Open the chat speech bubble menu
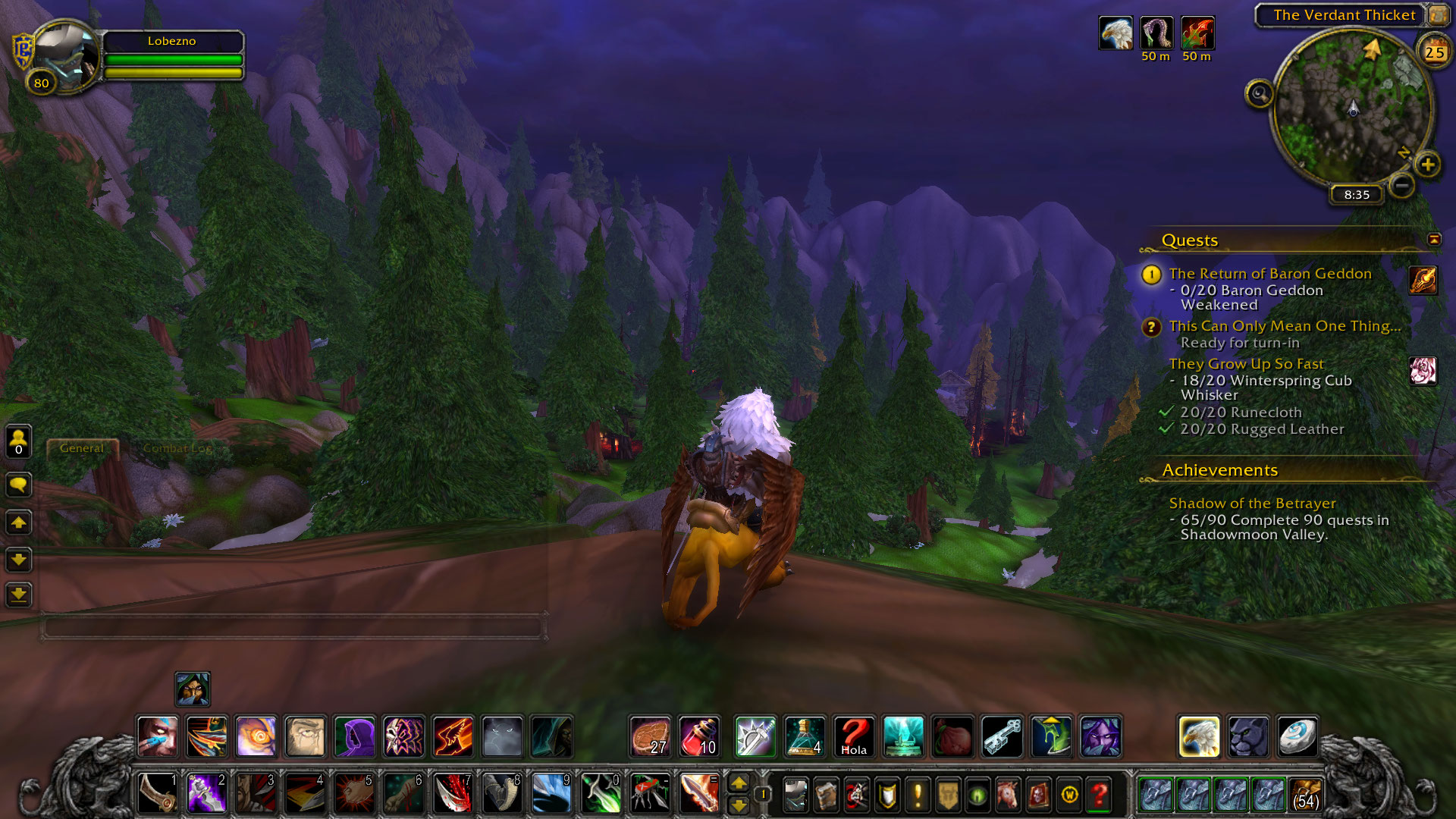 point(19,485)
